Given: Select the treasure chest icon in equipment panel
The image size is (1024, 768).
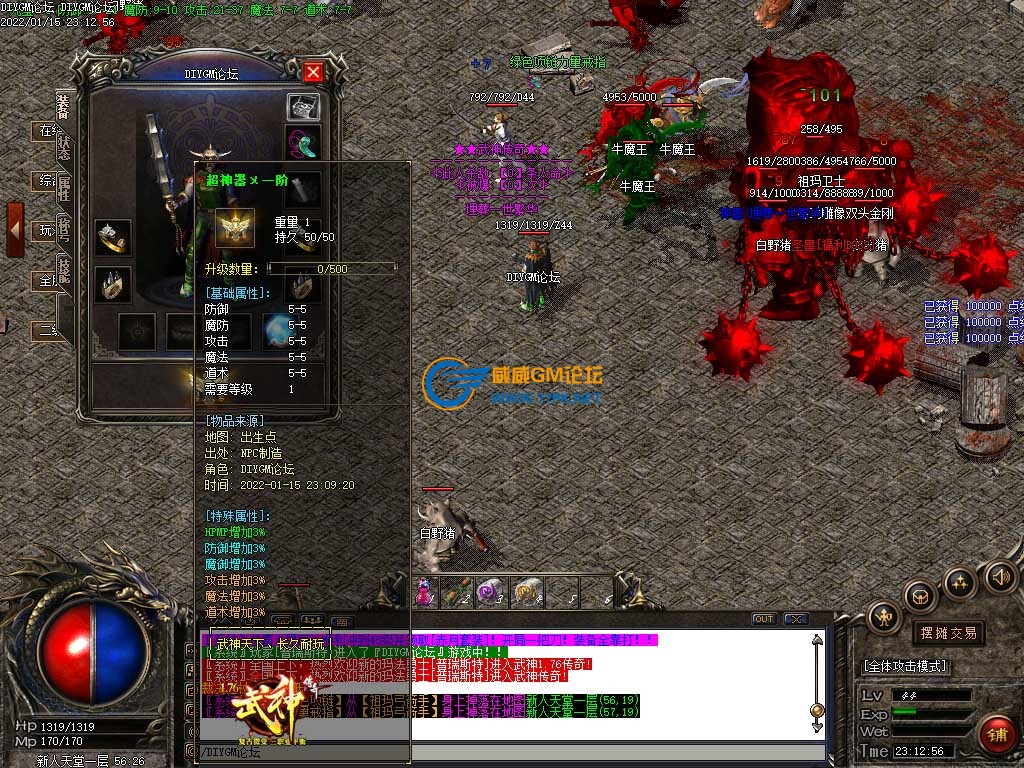Looking at the screenshot, I should click(x=303, y=107).
